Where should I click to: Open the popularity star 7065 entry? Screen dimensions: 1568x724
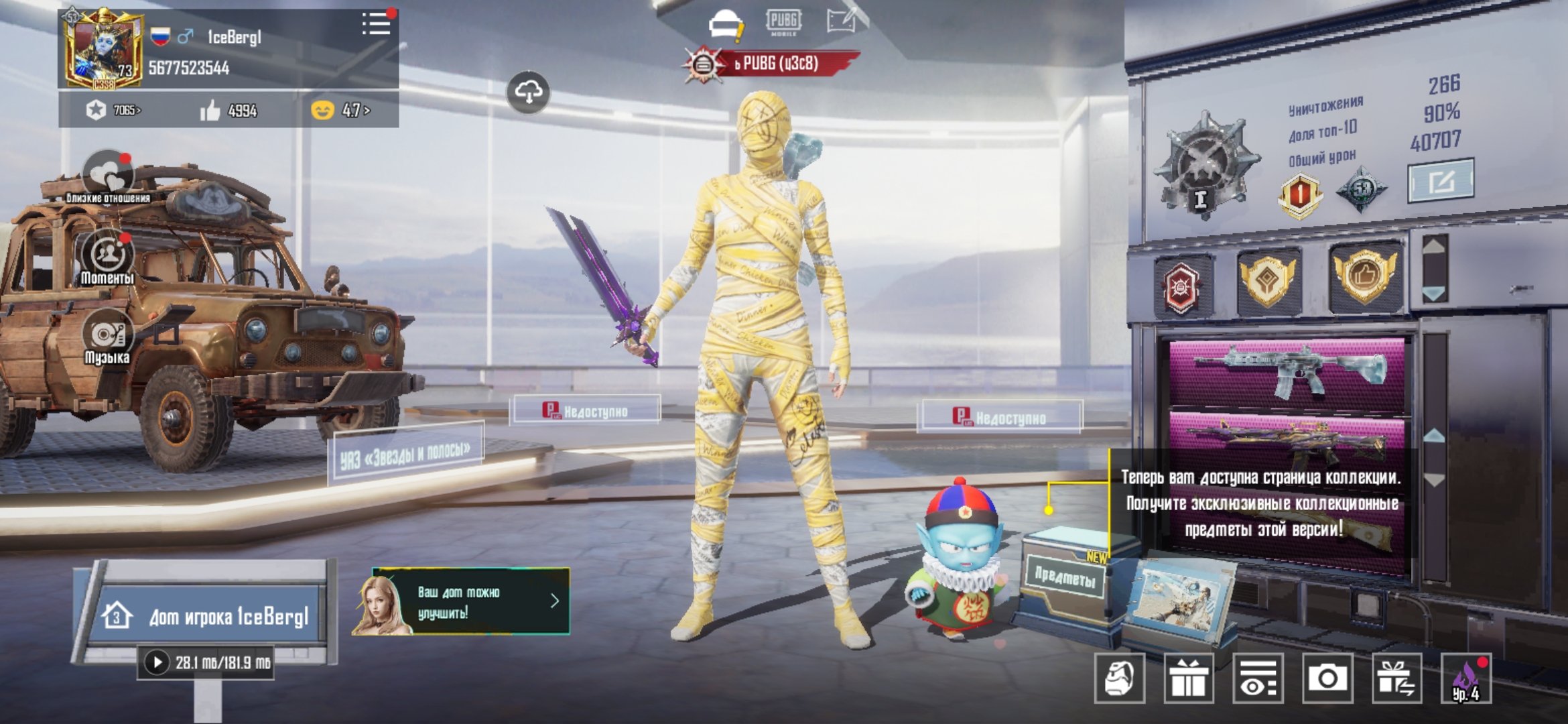pyautogui.click(x=114, y=110)
